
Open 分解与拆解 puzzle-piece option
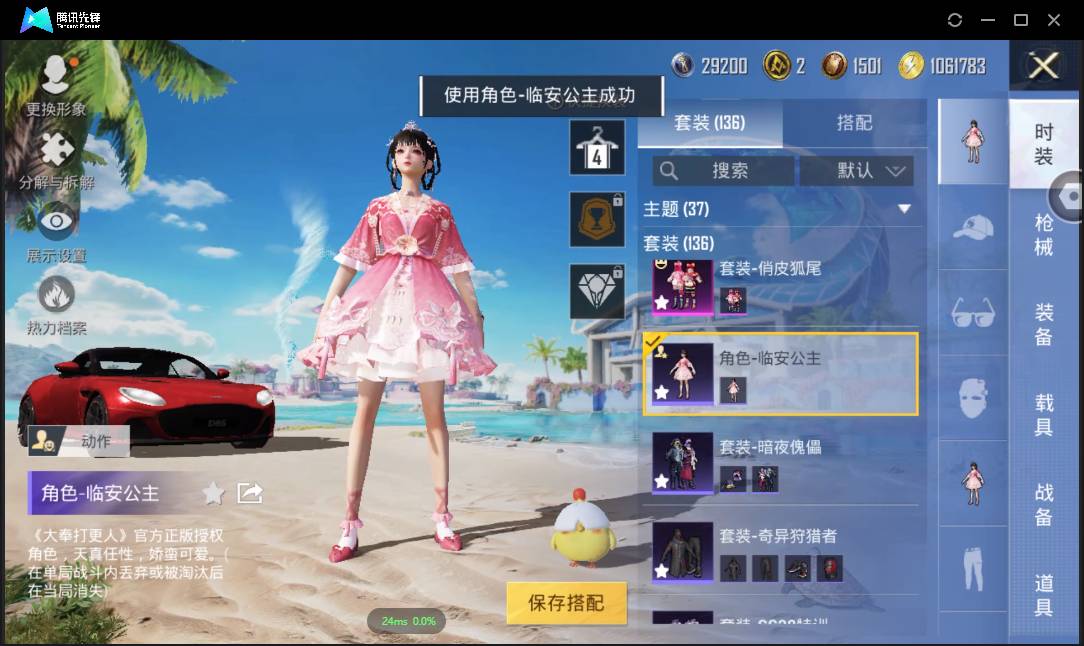point(56,162)
